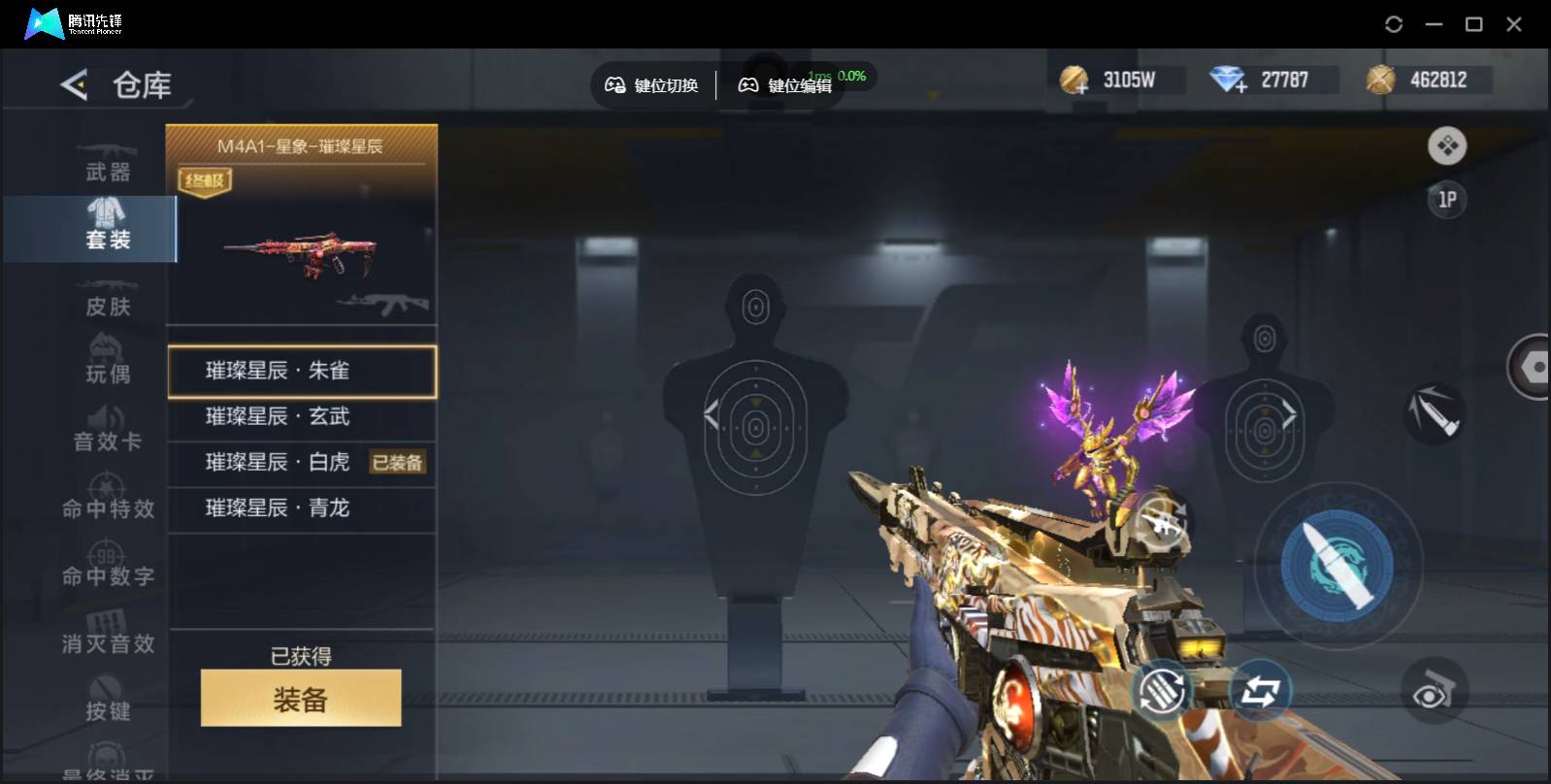Choose the 璀璨星辰·玄武 skin row
The height and width of the screenshot is (784, 1551).
[301, 416]
